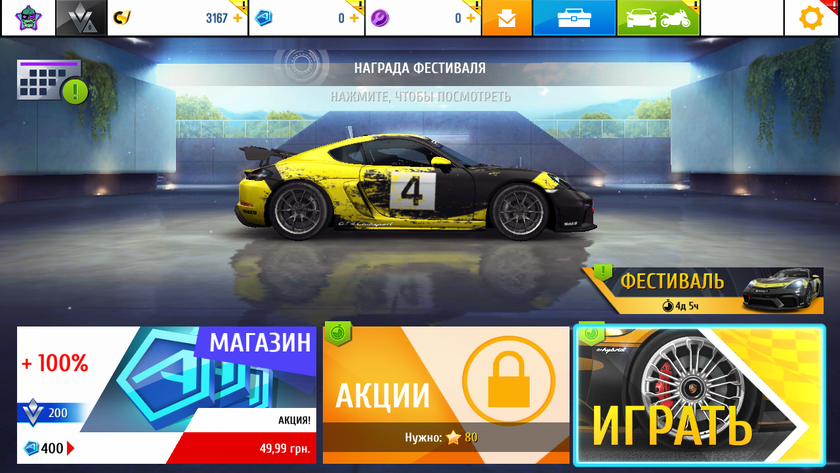The image size is (840, 473).
Task: Select the locked Акции tile
Action: pos(446,394)
